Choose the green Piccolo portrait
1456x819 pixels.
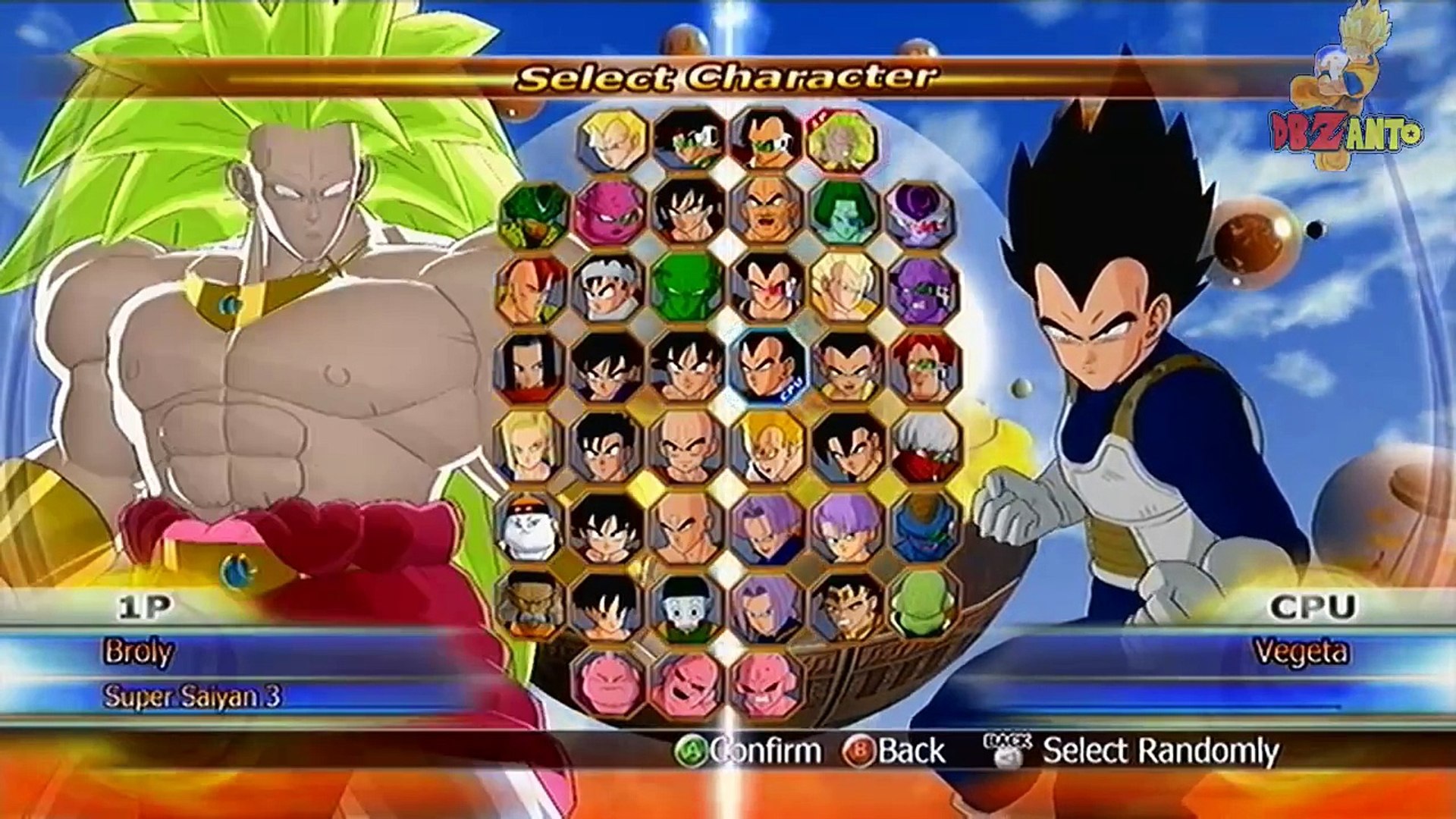(687, 289)
